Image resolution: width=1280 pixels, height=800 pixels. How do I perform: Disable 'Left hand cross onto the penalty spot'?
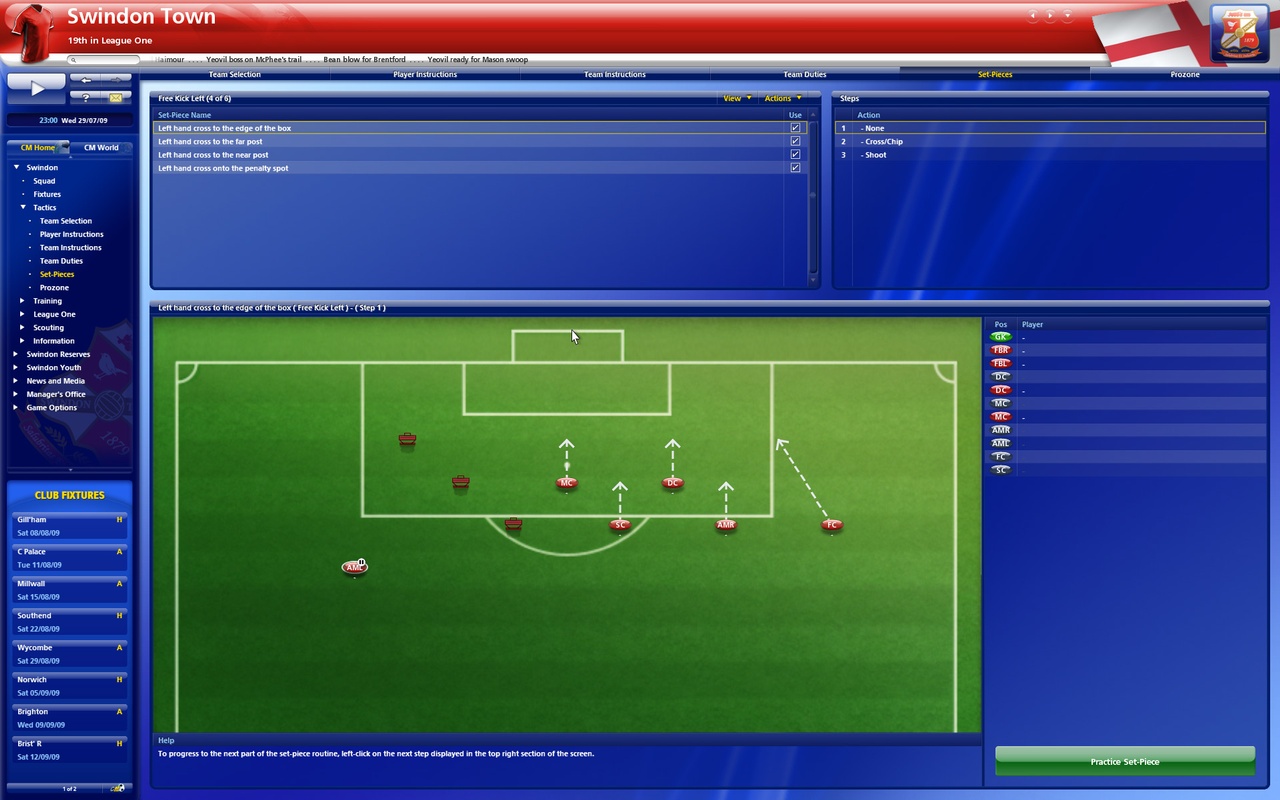coord(795,168)
